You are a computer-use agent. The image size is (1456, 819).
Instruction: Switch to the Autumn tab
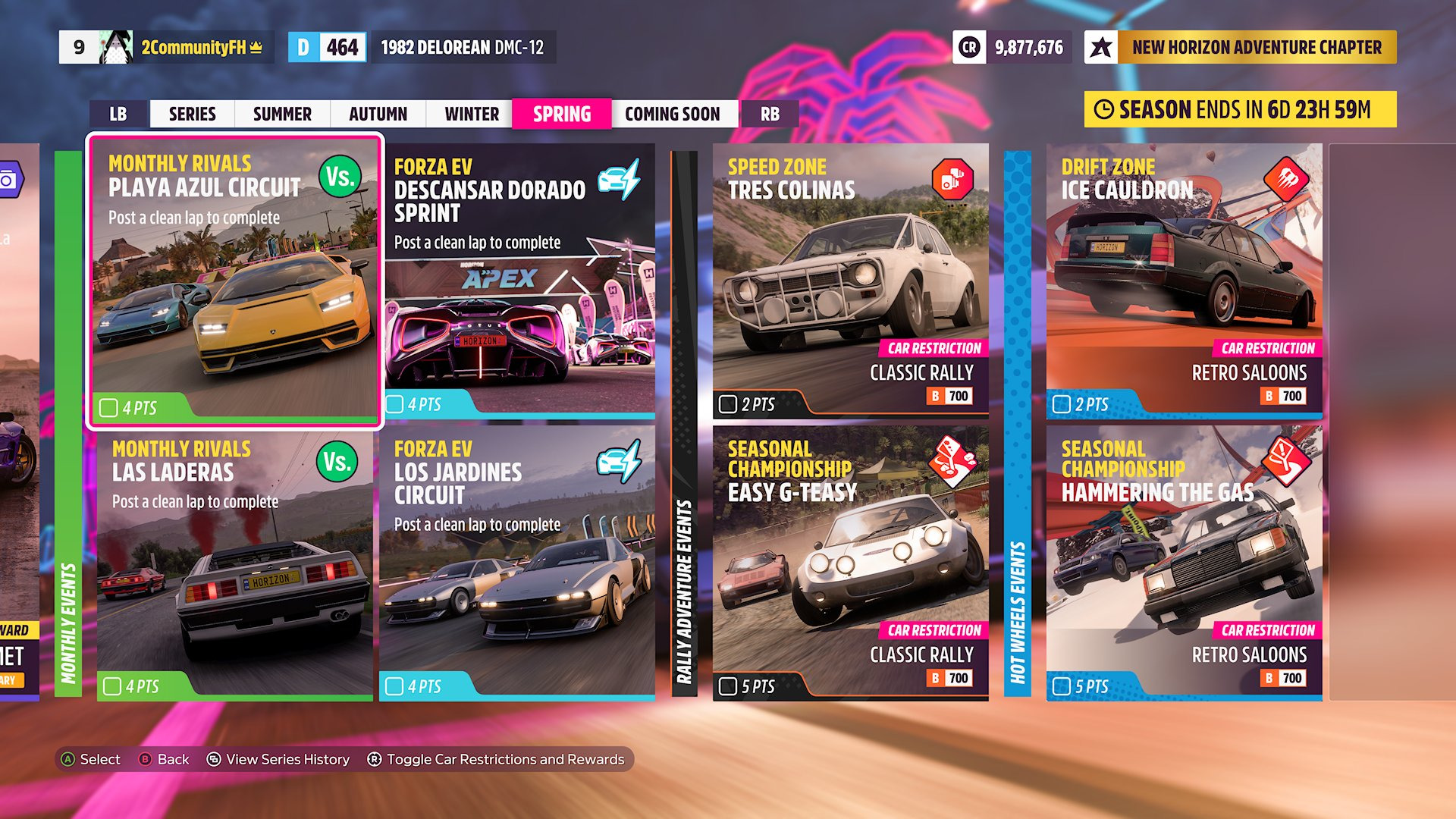(x=378, y=115)
